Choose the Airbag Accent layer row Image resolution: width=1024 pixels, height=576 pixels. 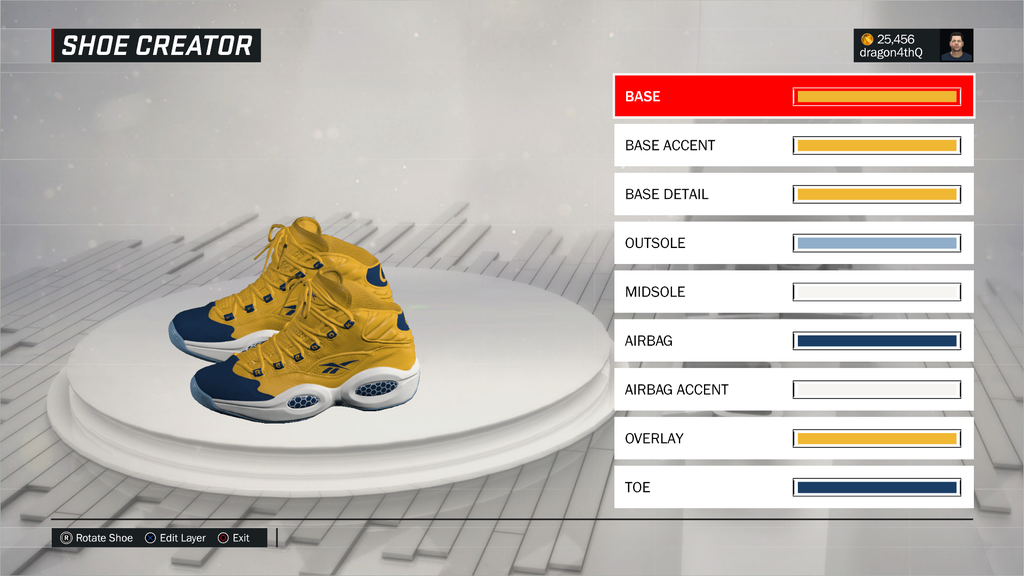[793, 389]
